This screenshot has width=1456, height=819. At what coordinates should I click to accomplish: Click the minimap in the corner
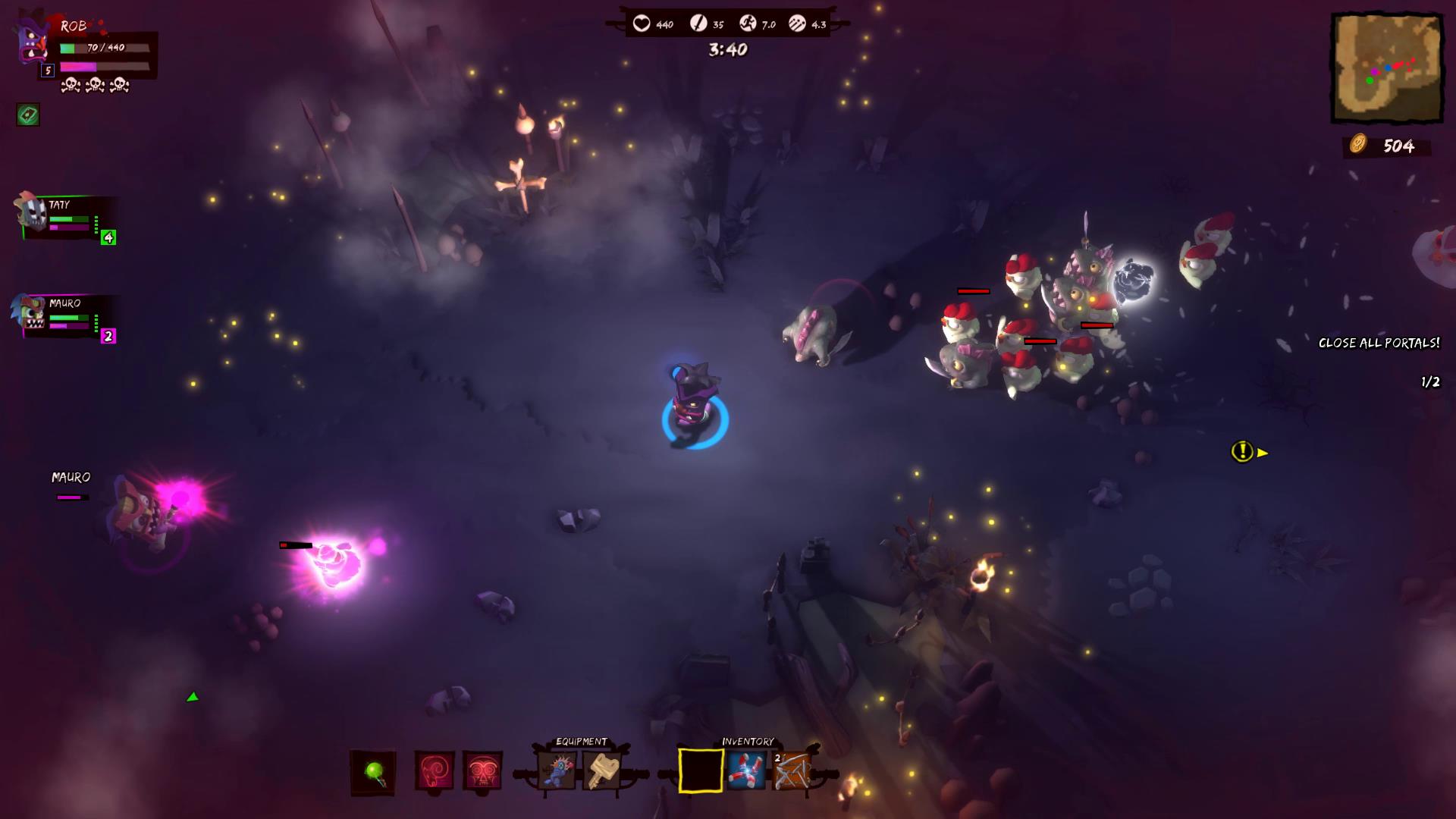(1387, 68)
